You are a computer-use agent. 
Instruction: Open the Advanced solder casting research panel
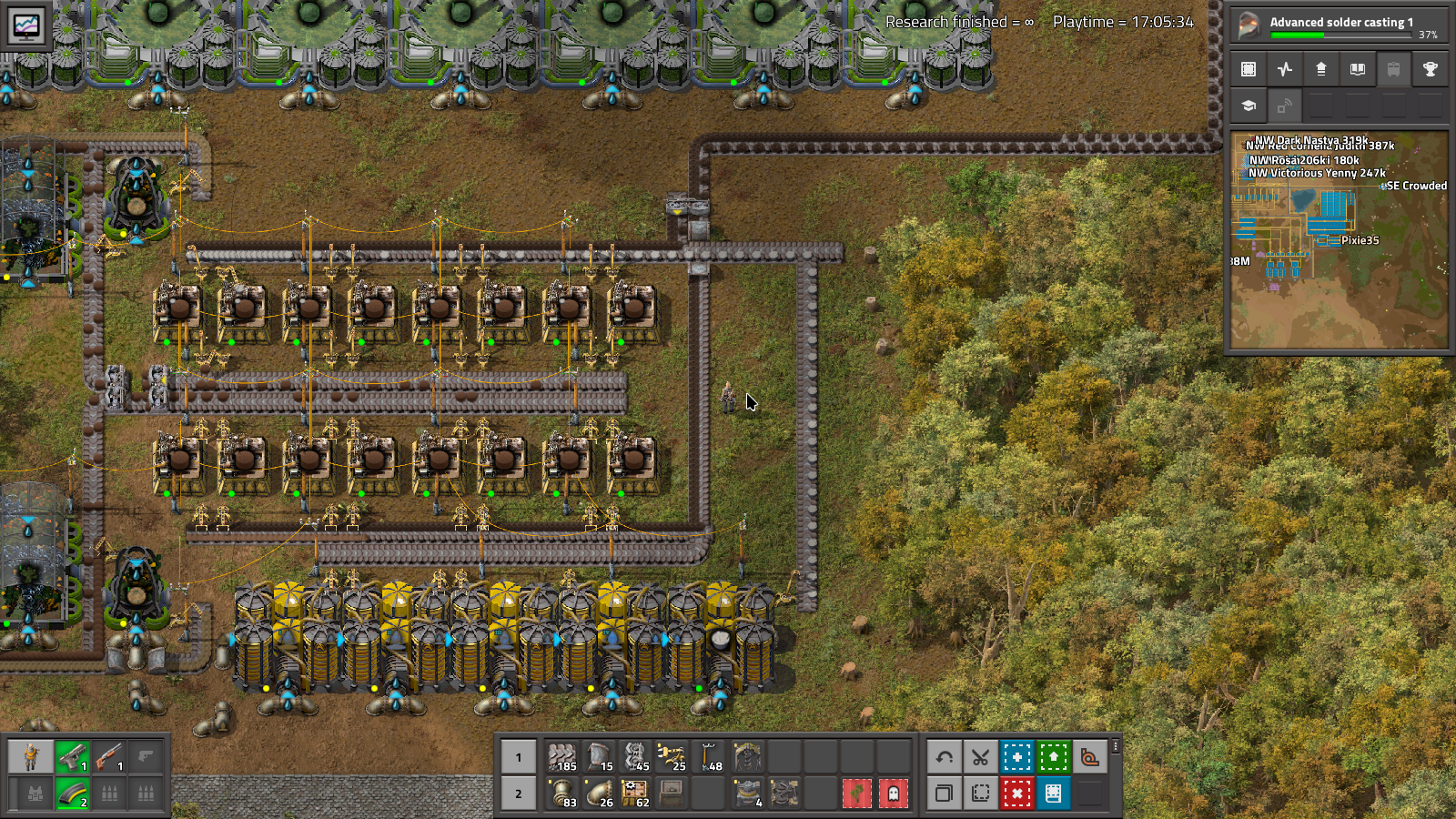pos(1338,25)
